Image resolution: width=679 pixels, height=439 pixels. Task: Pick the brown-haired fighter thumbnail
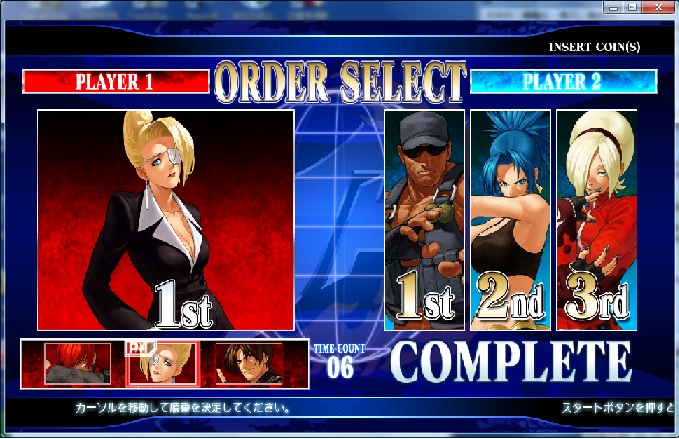(255, 364)
